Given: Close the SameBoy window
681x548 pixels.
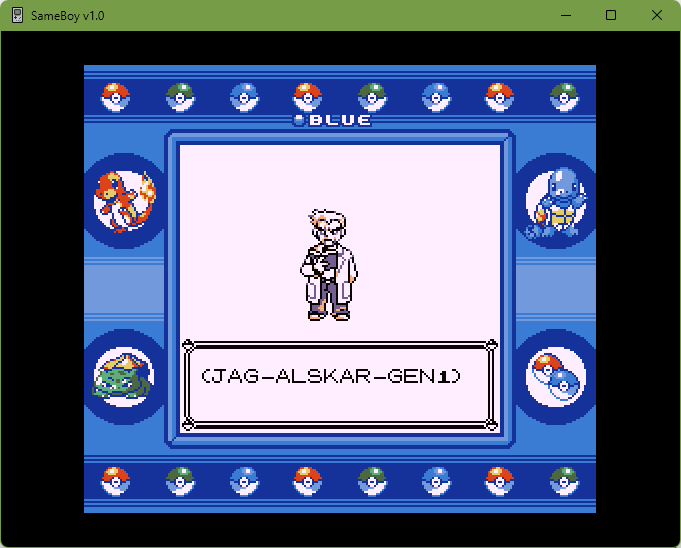Looking at the screenshot, I should click(656, 15).
